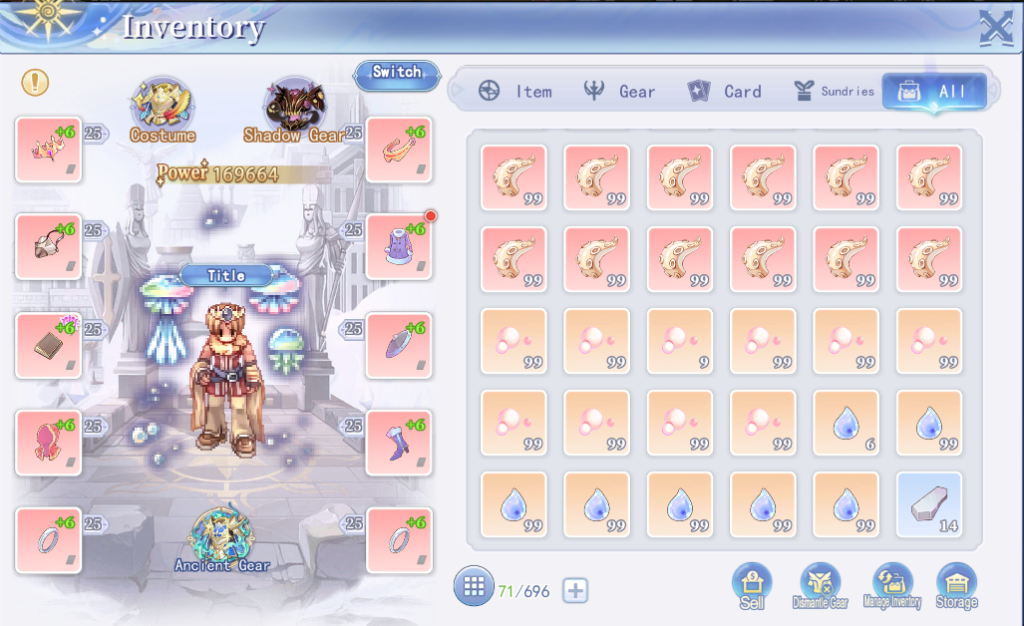This screenshot has width=1024, height=626.
Task: Select the pink orb stack of 9
Action: point(680,341)
